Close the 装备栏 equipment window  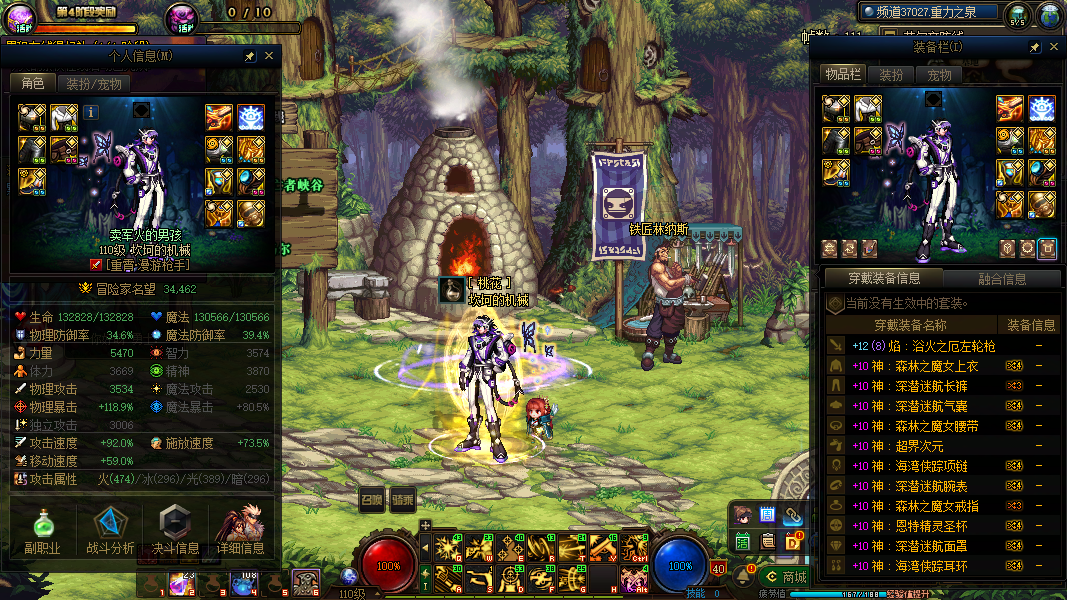1054,46
